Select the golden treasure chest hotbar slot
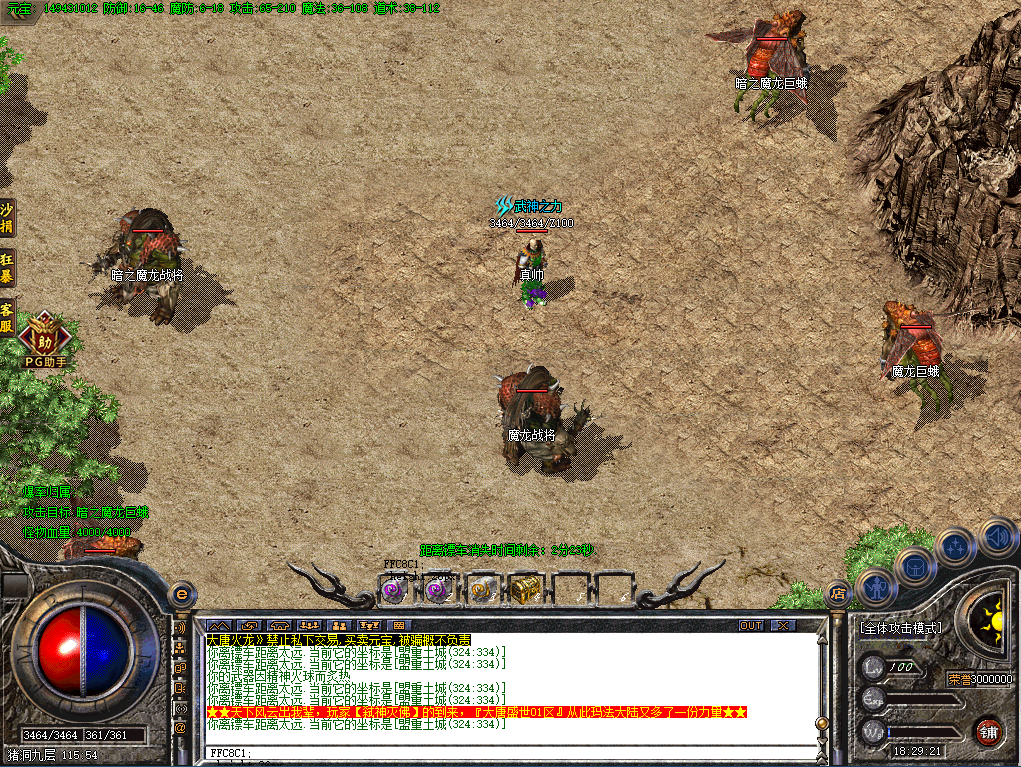 click(523, 591)
